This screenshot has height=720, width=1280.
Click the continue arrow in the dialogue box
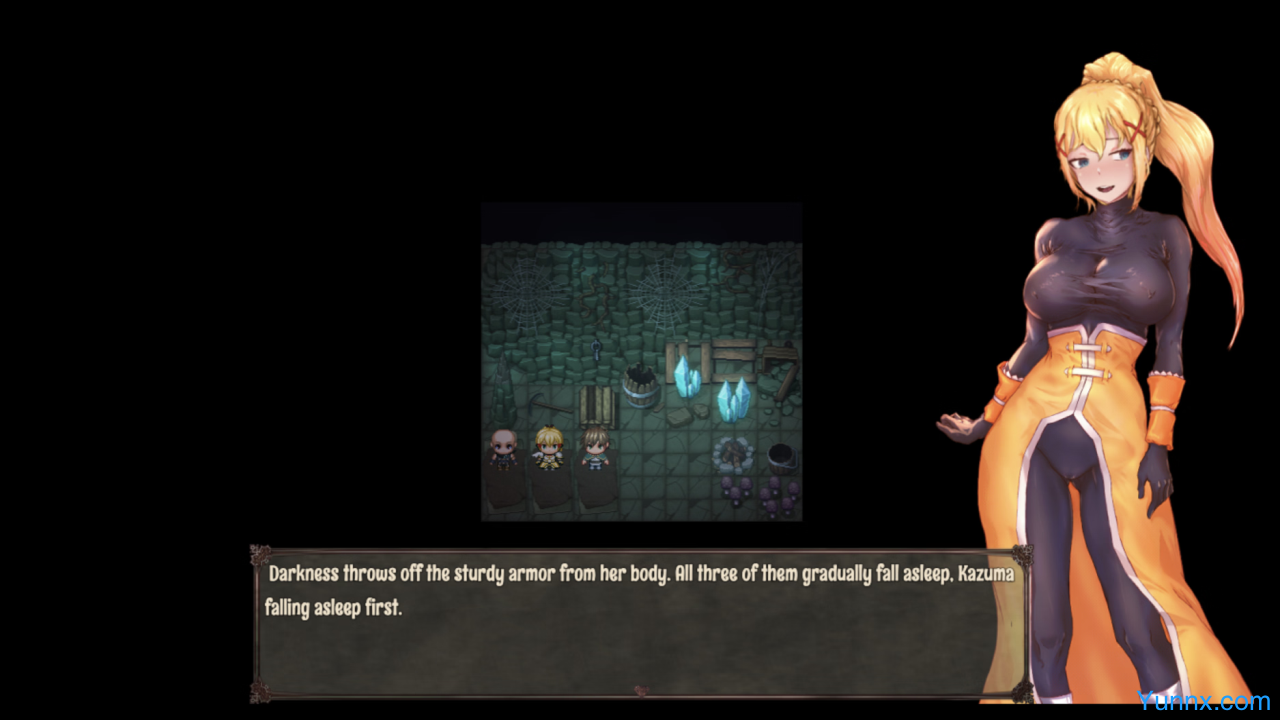pos(641,690)
